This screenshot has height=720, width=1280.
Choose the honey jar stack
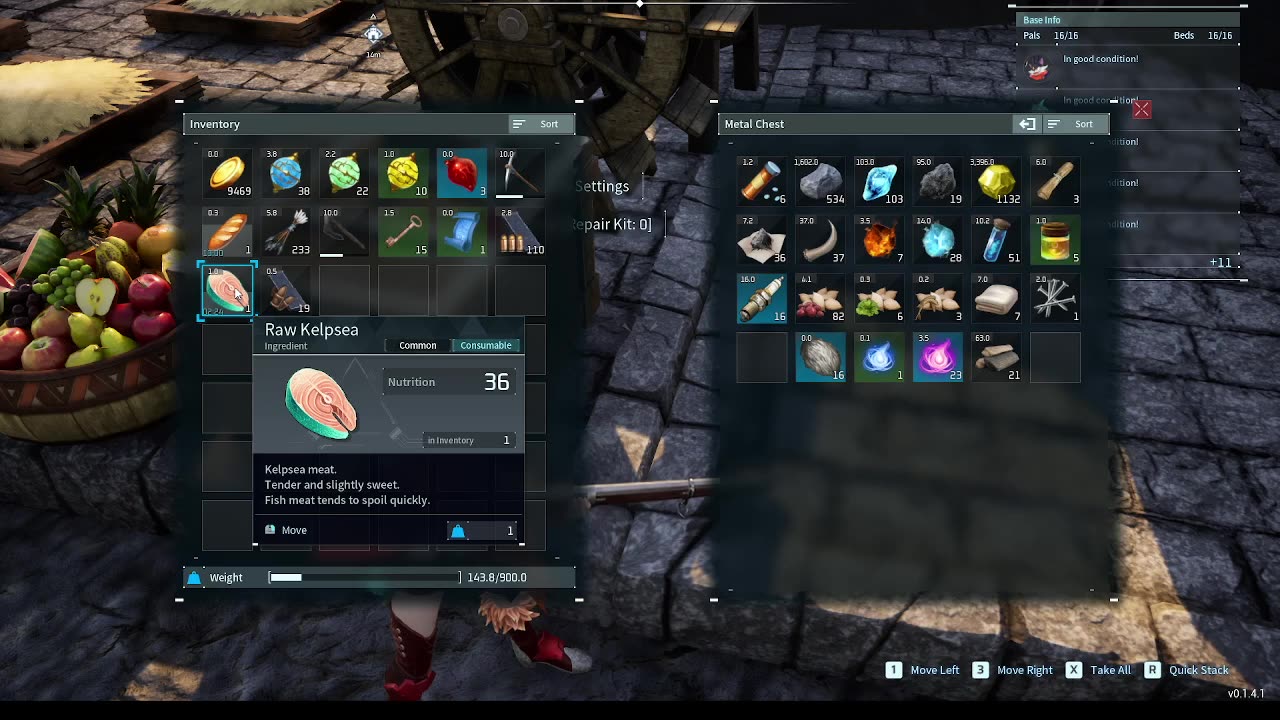(x=1055, y=240)
